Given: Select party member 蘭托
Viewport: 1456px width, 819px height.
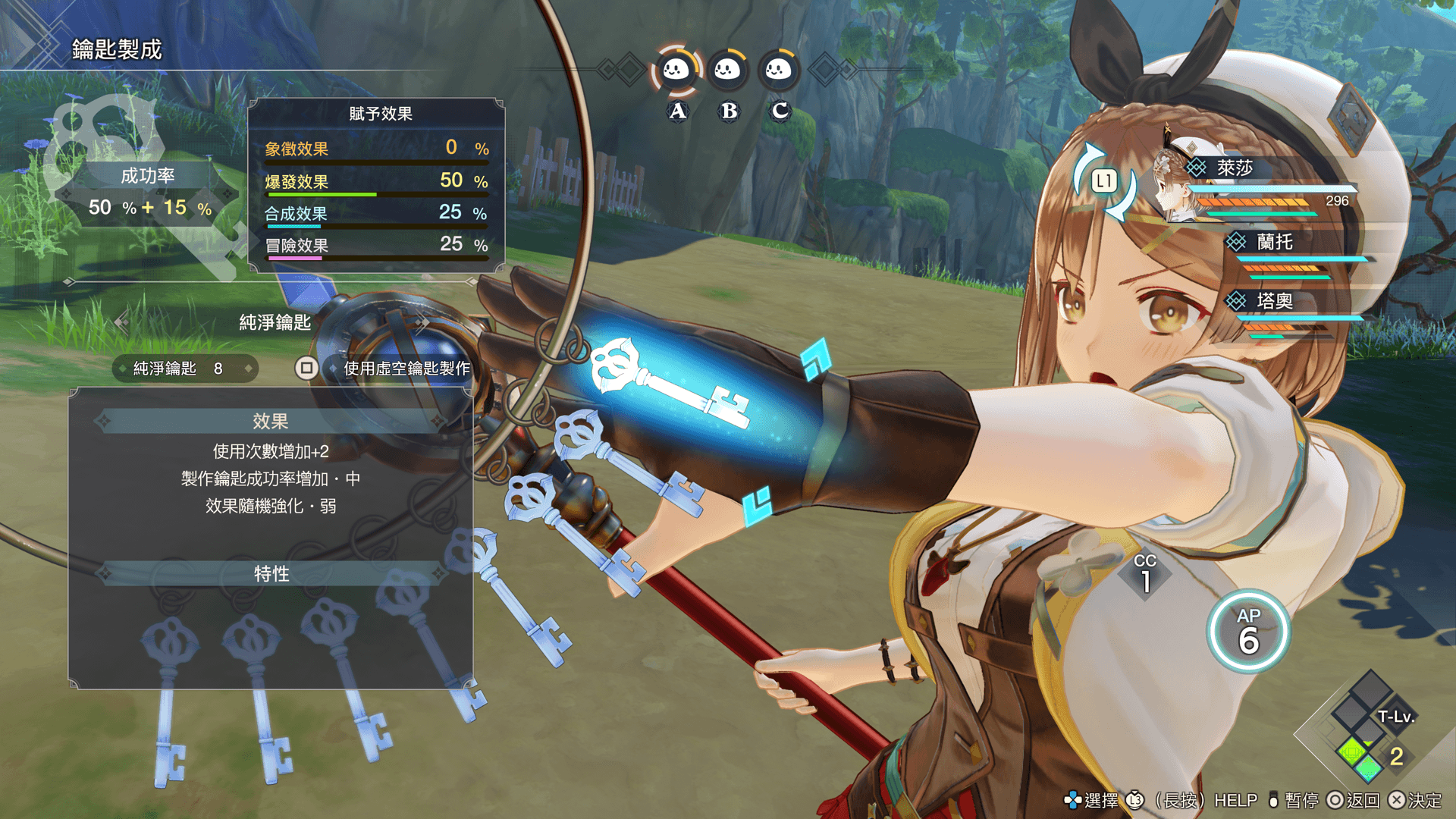Looking at the screenshot, I should [x=1274, y=242].
